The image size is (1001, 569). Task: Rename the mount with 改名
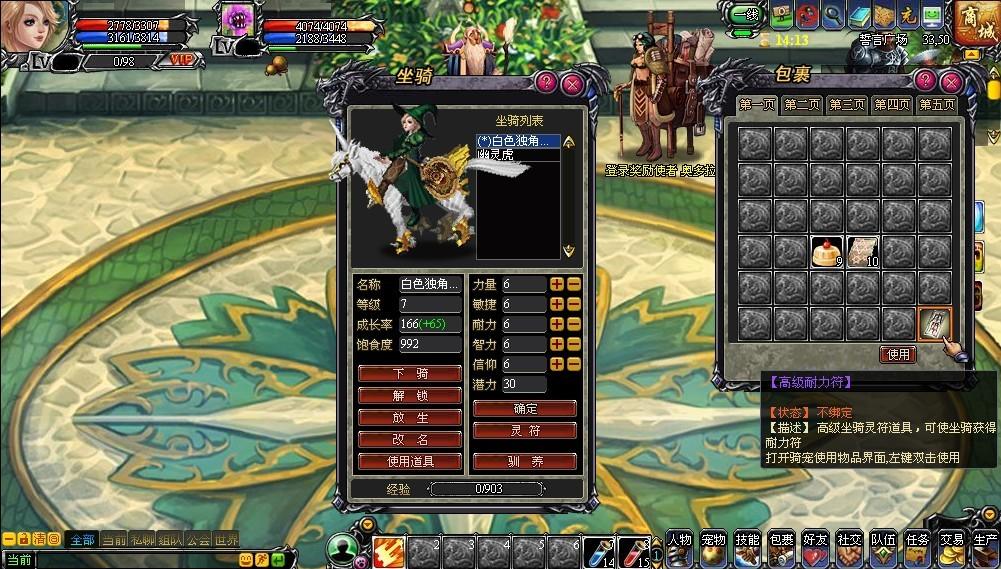[x=410, y=439]
